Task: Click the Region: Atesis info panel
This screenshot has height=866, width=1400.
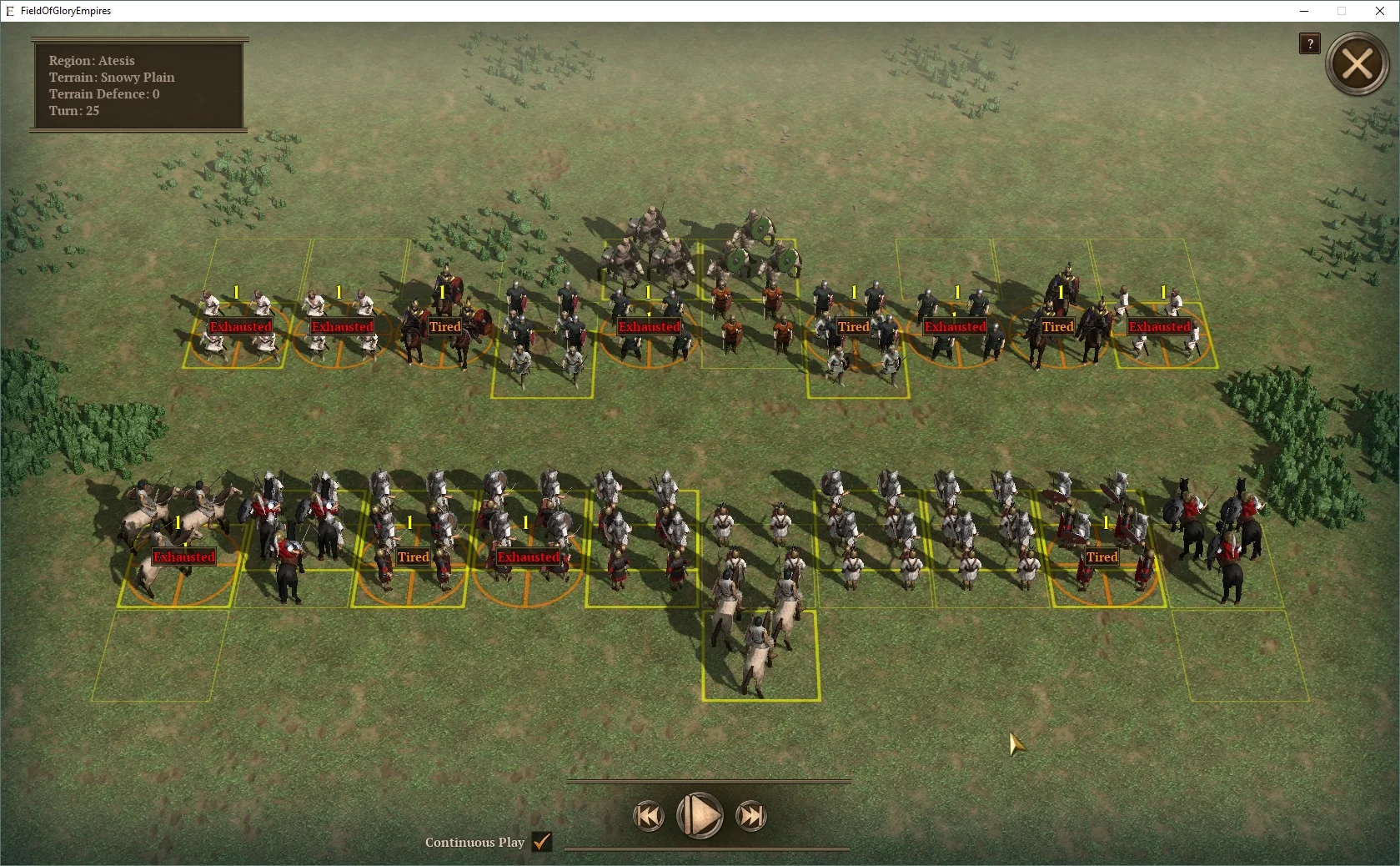Action: click(138, 85)
